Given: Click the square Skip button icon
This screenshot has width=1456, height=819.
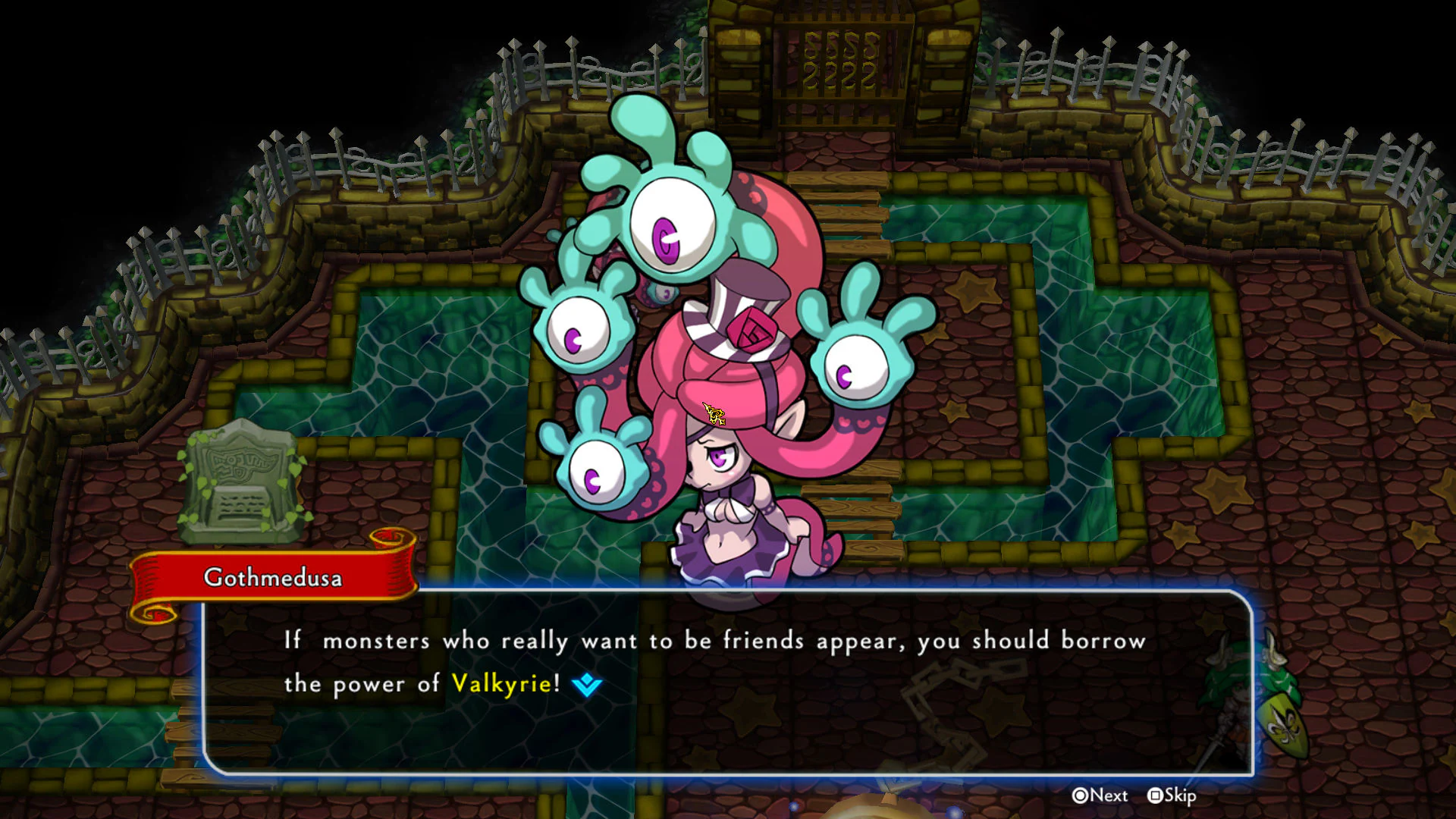Looking at the screenshot, I should [x=1155, y=796].
